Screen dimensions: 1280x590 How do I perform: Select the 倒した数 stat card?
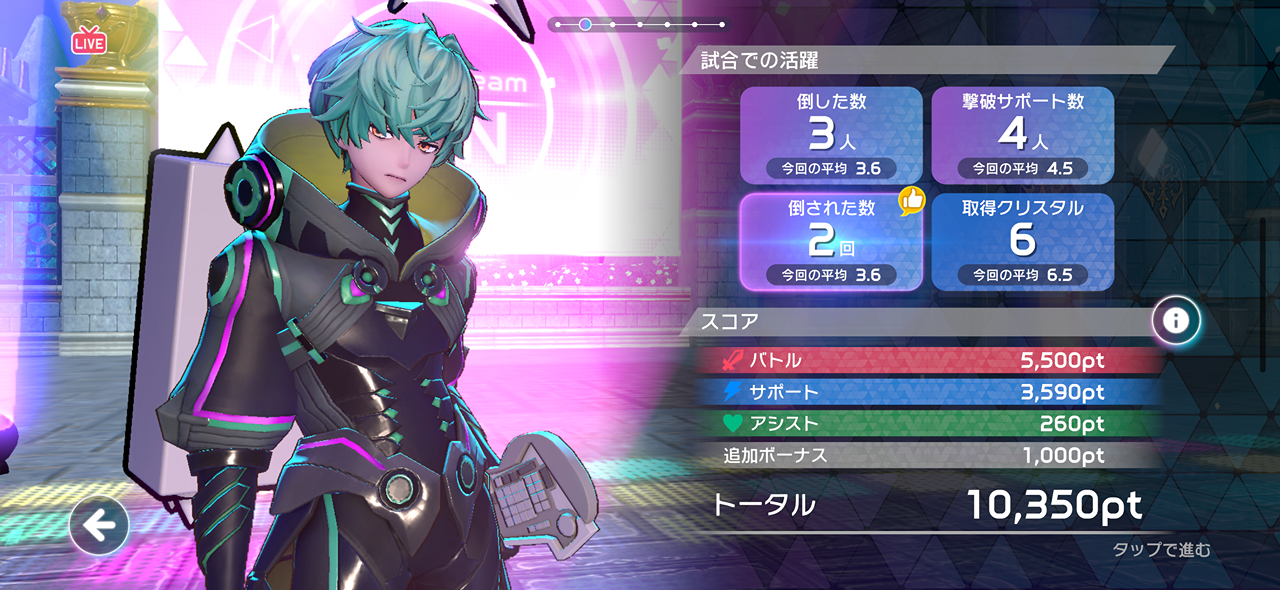pos(830,135)
